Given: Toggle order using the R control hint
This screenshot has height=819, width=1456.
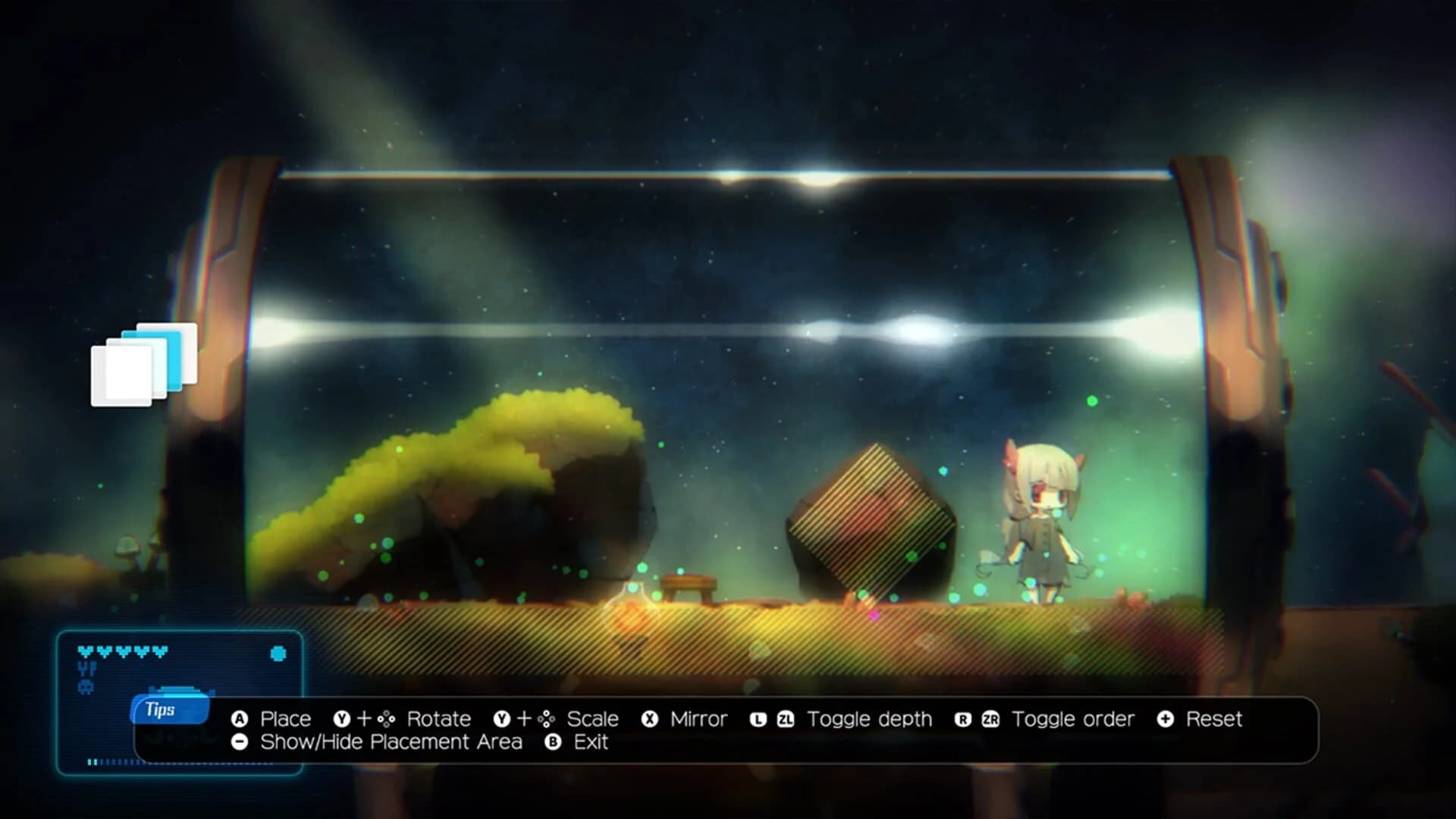Looking at the screenshot, I should point(965,719).
